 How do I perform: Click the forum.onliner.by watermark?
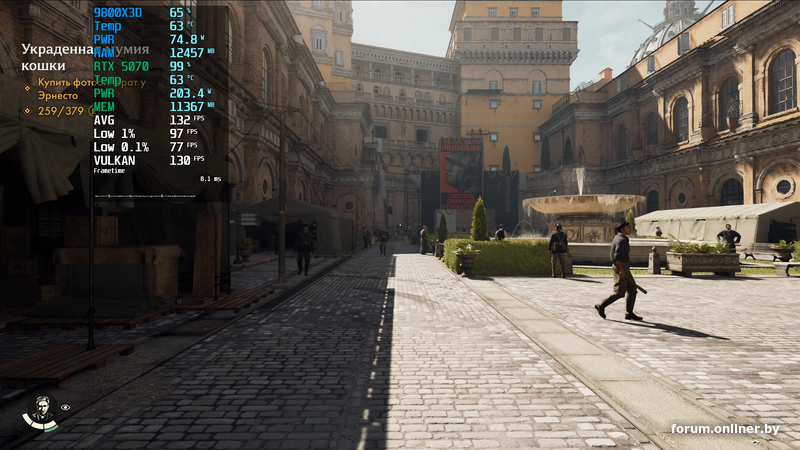(x=724, y=429)
